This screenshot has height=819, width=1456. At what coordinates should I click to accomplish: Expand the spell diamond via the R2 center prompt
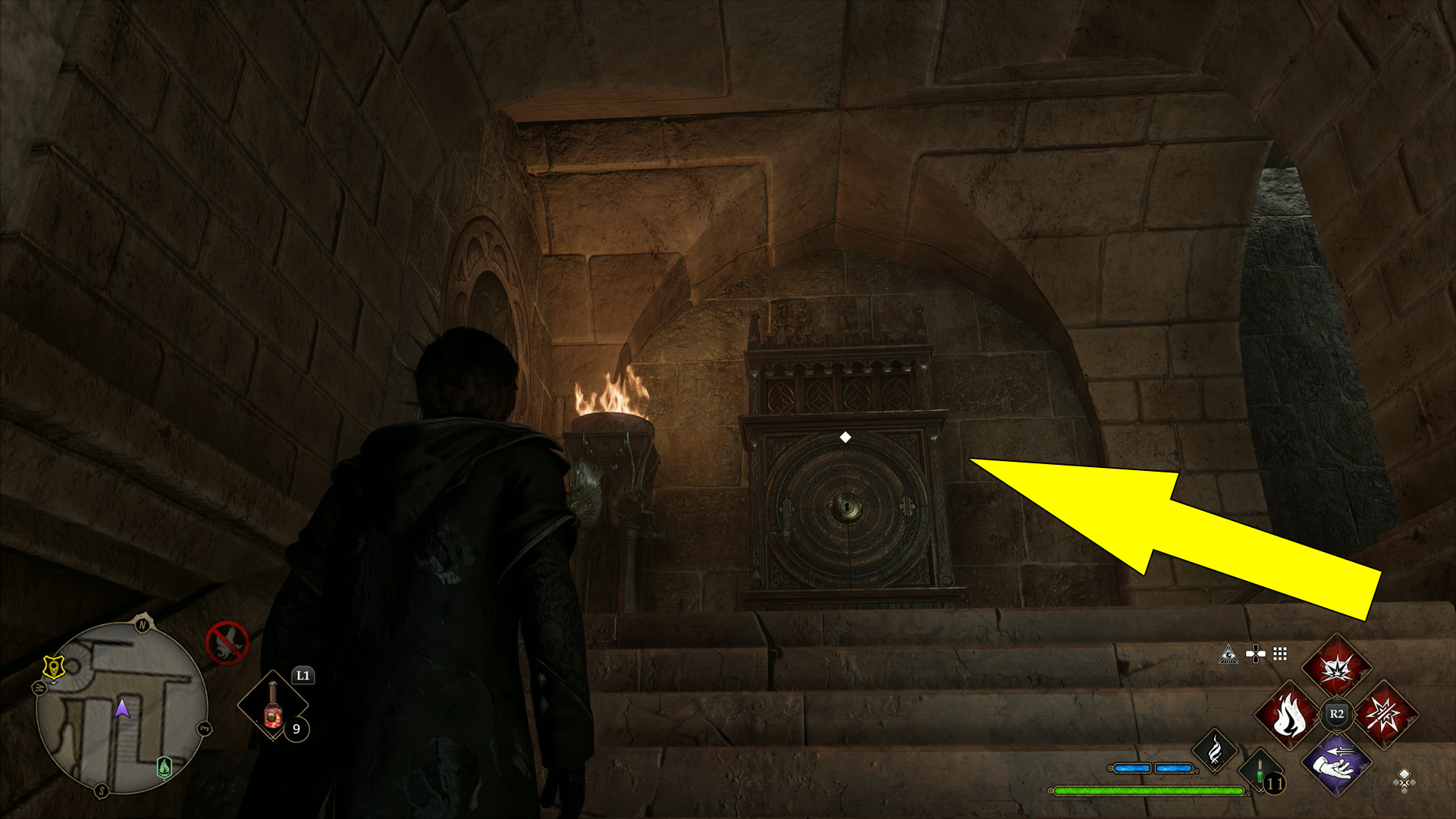click(1337, 714)
